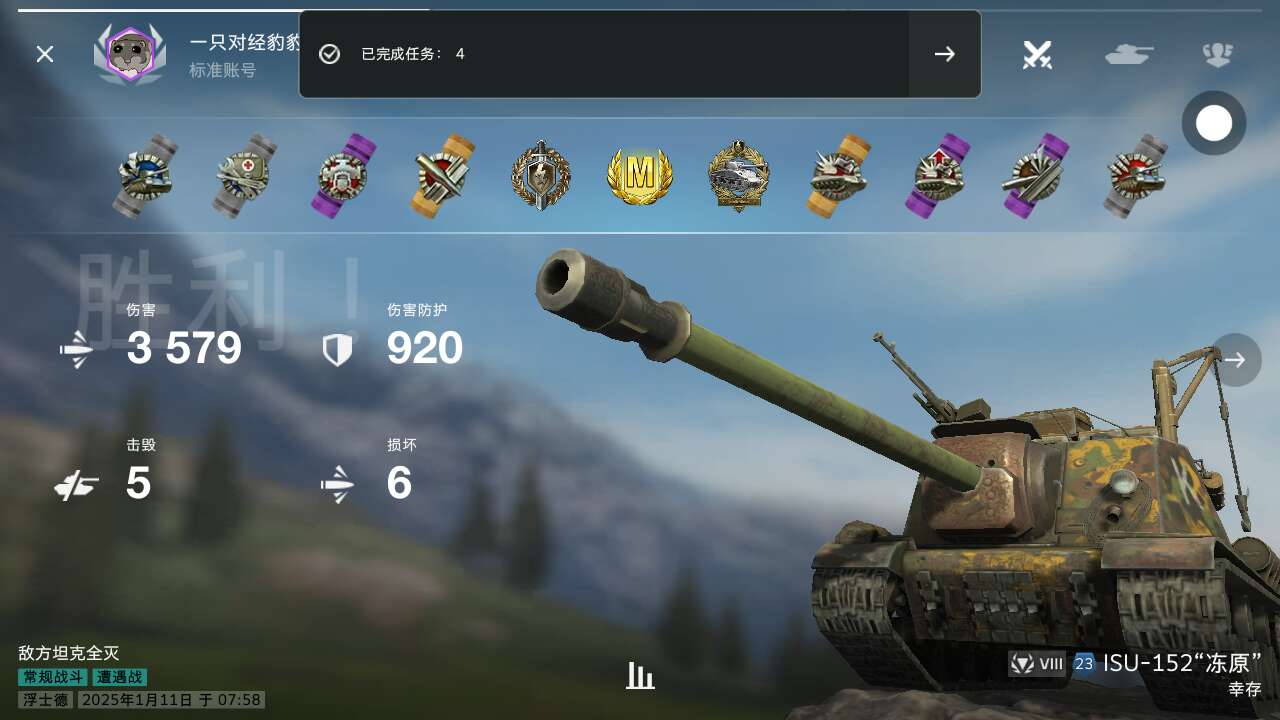Image resolution: width=1280 pixels, height=720 pixels.
Task: Tap the white circle record button
Action: [x=1214, y=123]
